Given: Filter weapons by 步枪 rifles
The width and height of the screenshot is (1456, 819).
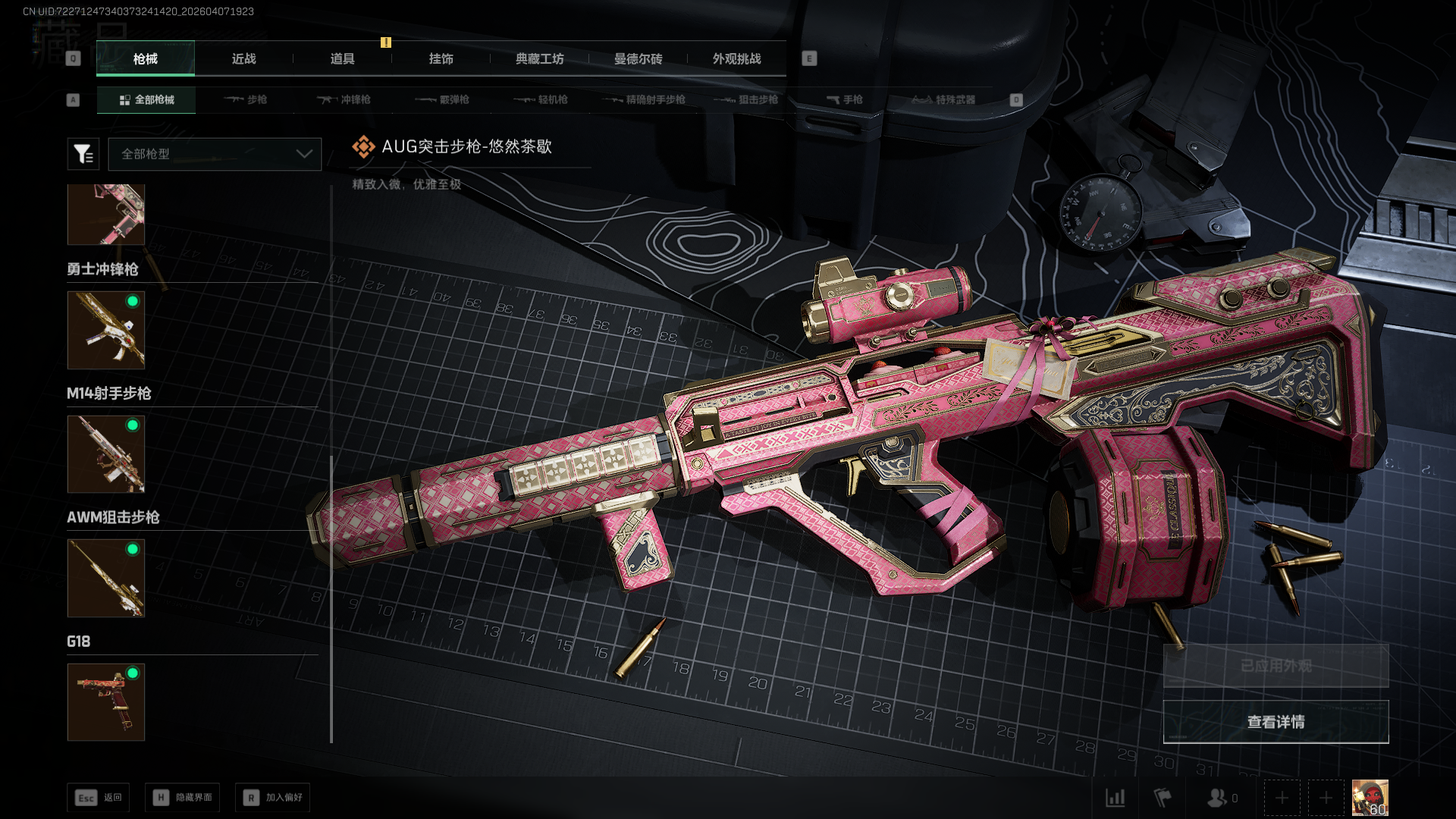Looking at the screenshot, I should tap(246, 100).
